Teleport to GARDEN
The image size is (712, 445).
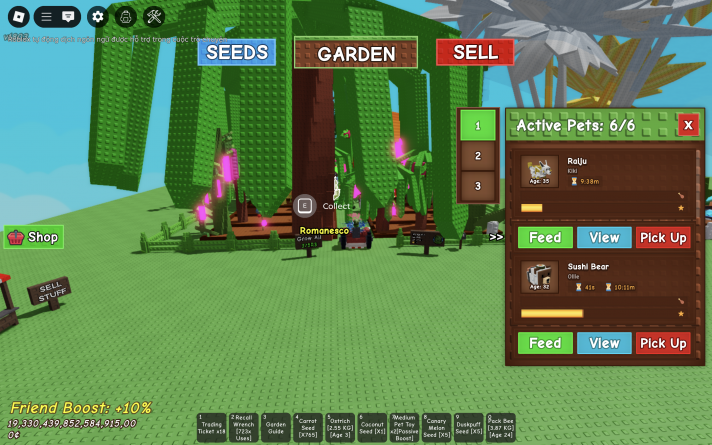coord(356,54)
